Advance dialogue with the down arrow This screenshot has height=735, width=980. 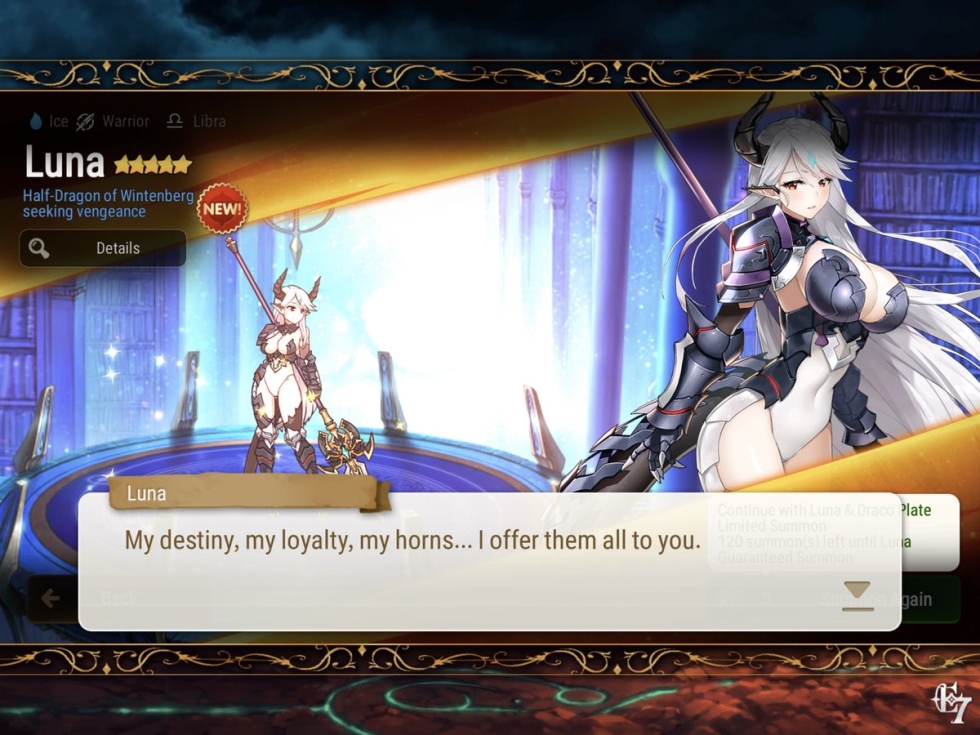[857, 591]
